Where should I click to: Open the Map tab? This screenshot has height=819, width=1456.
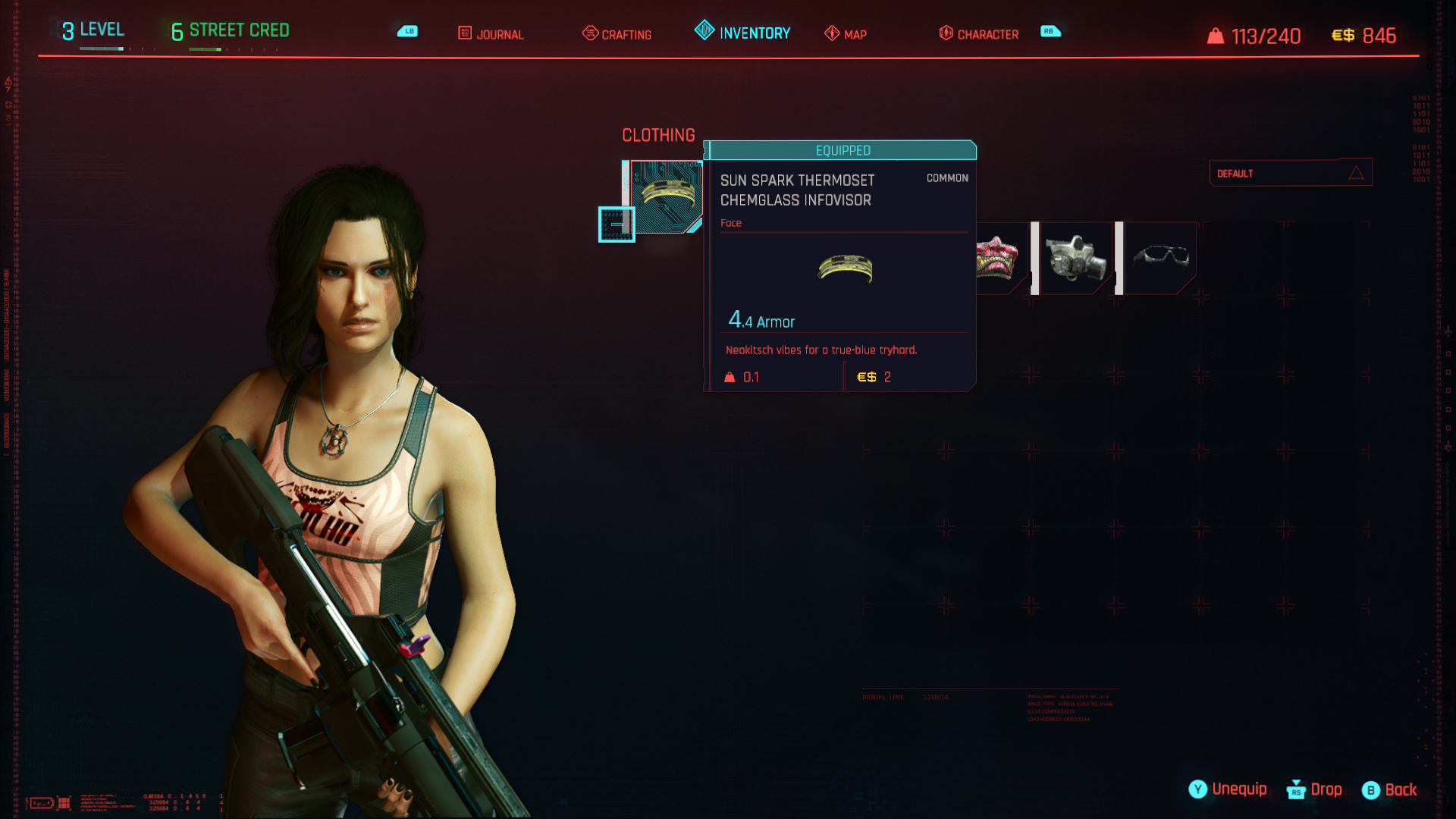(x=846, y=34)
